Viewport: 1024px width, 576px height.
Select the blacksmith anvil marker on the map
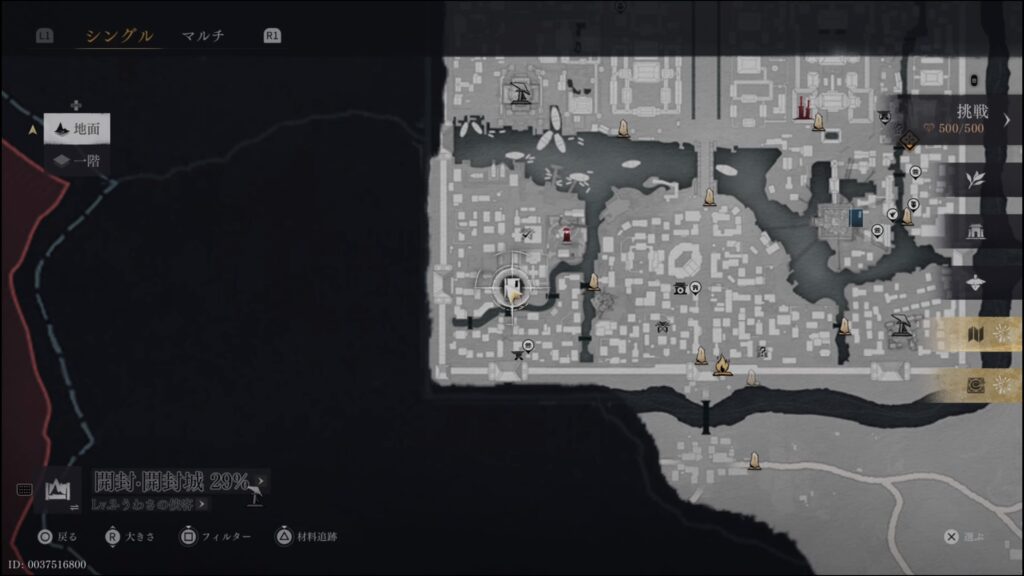pyautogui.click(x=900, y=324)
